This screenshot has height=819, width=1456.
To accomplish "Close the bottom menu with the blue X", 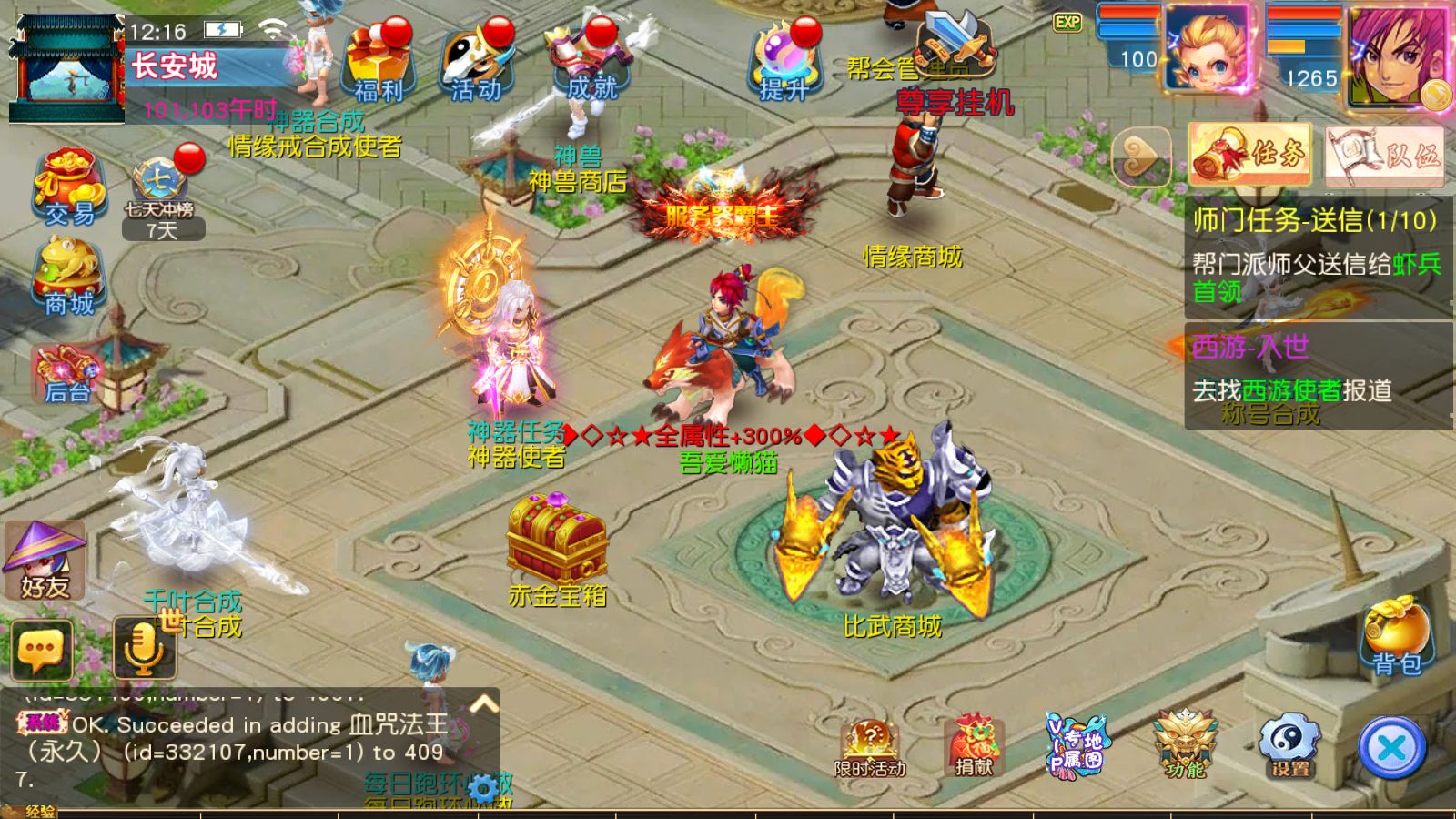I will point(1391,749).
